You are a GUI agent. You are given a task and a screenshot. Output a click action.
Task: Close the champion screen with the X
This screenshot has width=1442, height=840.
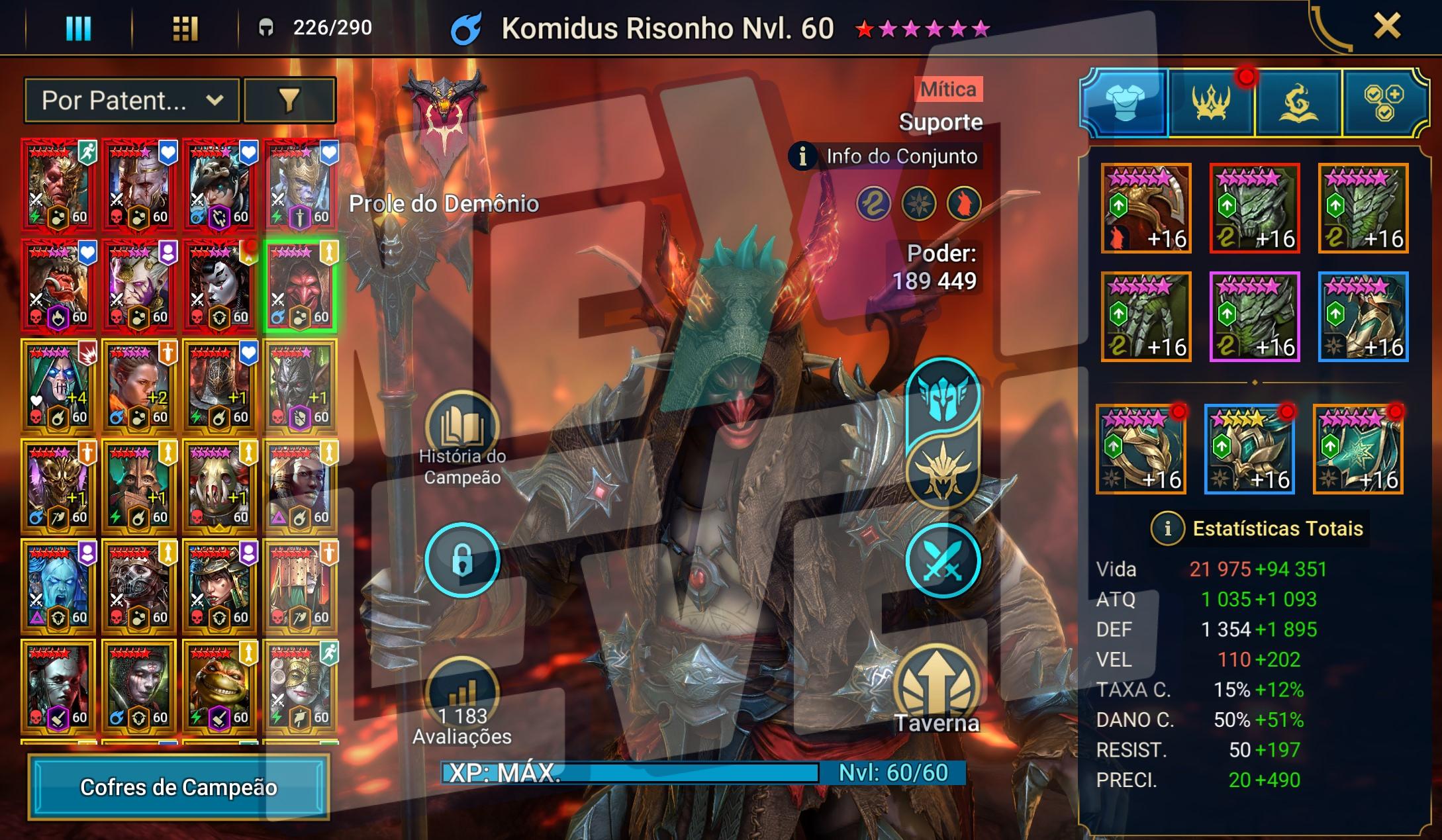click(1386, 27)
